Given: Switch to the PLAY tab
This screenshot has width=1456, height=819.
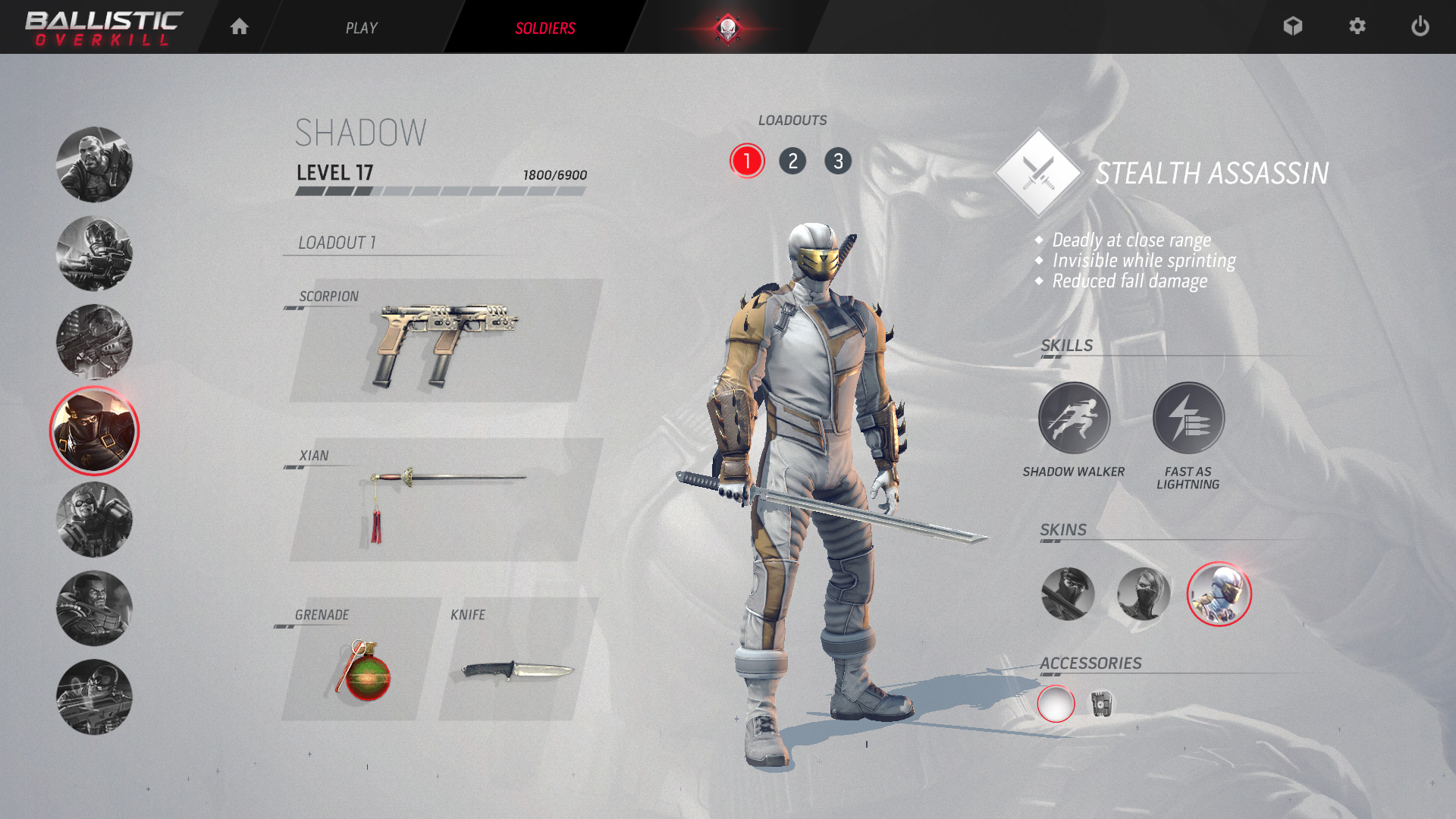Looking at the screenshot, I should 362,27.
